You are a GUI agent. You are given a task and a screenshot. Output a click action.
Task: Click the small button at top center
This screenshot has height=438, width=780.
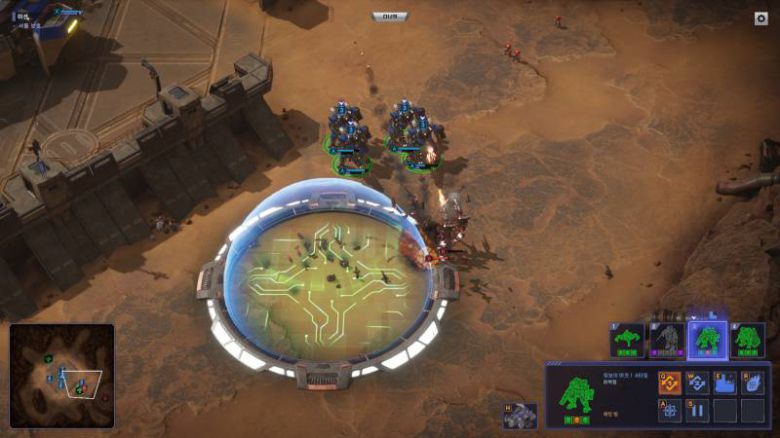click(x=389, y=16)
